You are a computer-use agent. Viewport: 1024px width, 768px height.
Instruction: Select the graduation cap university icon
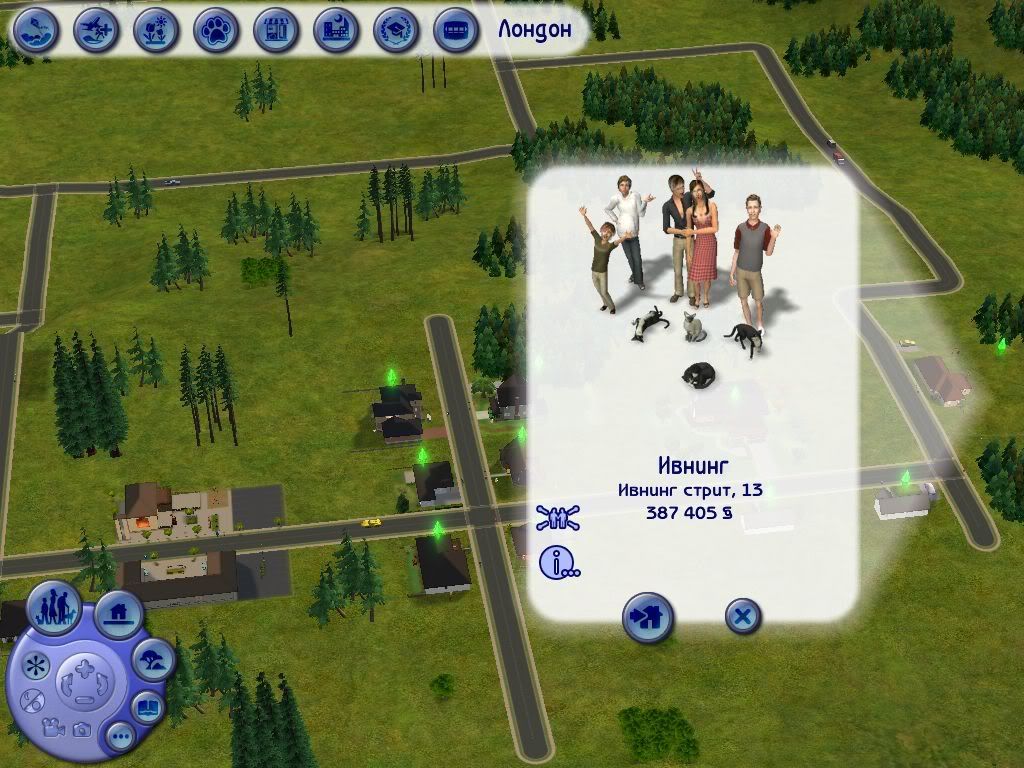(396, 29)
